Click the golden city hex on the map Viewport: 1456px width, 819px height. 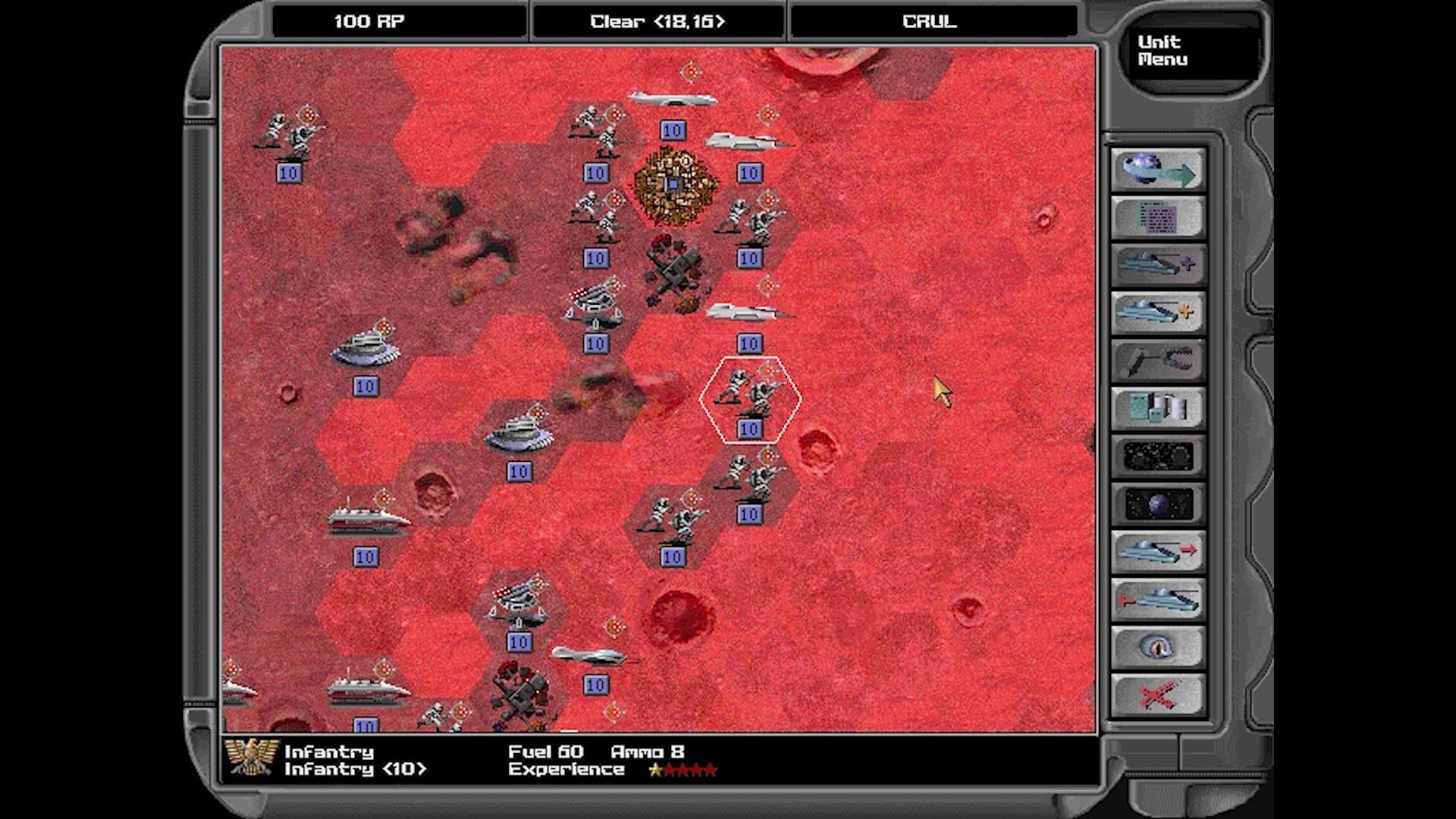click(x=673, y=182)
